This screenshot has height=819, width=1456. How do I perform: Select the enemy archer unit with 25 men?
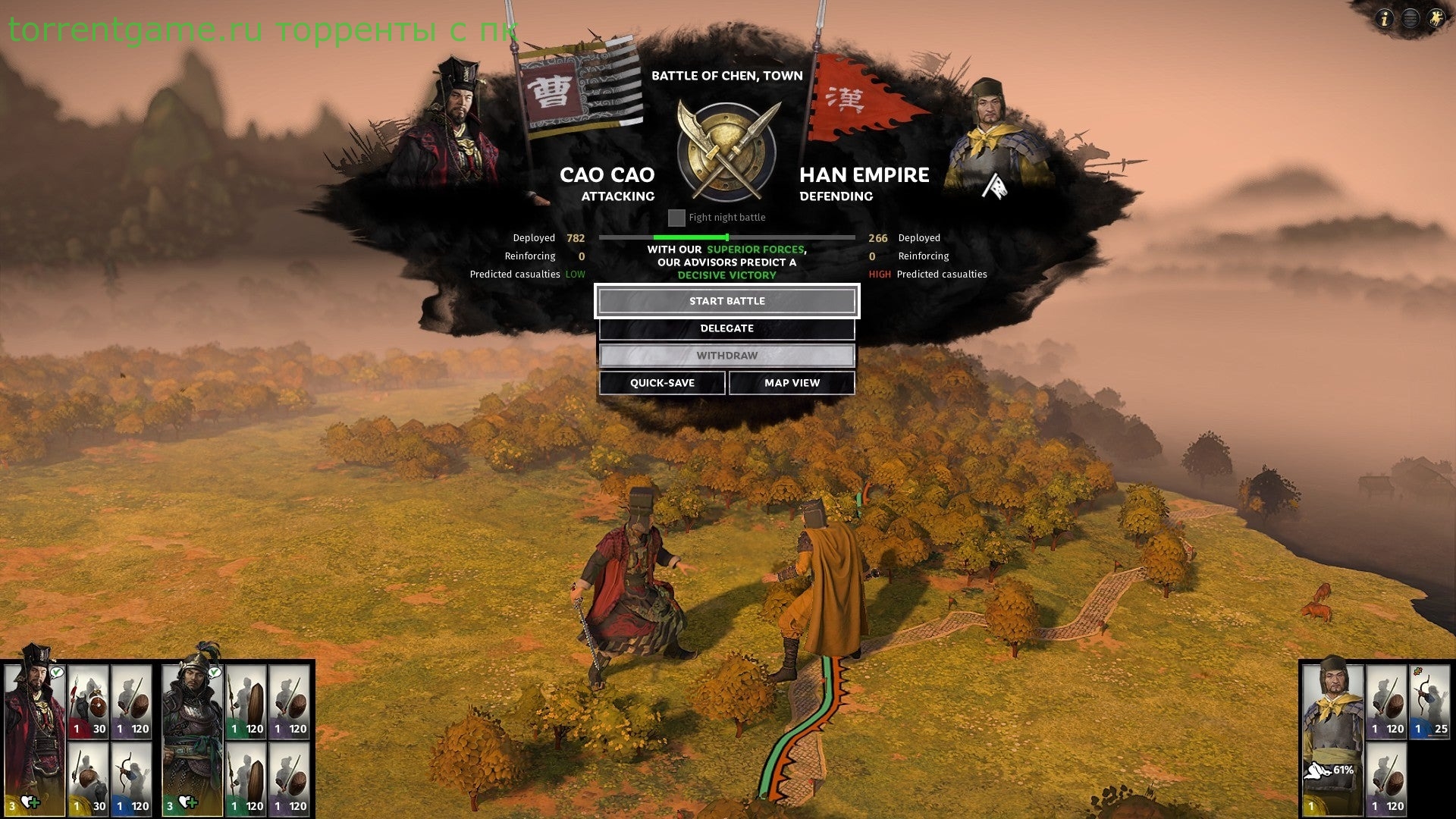point(1429,701)
